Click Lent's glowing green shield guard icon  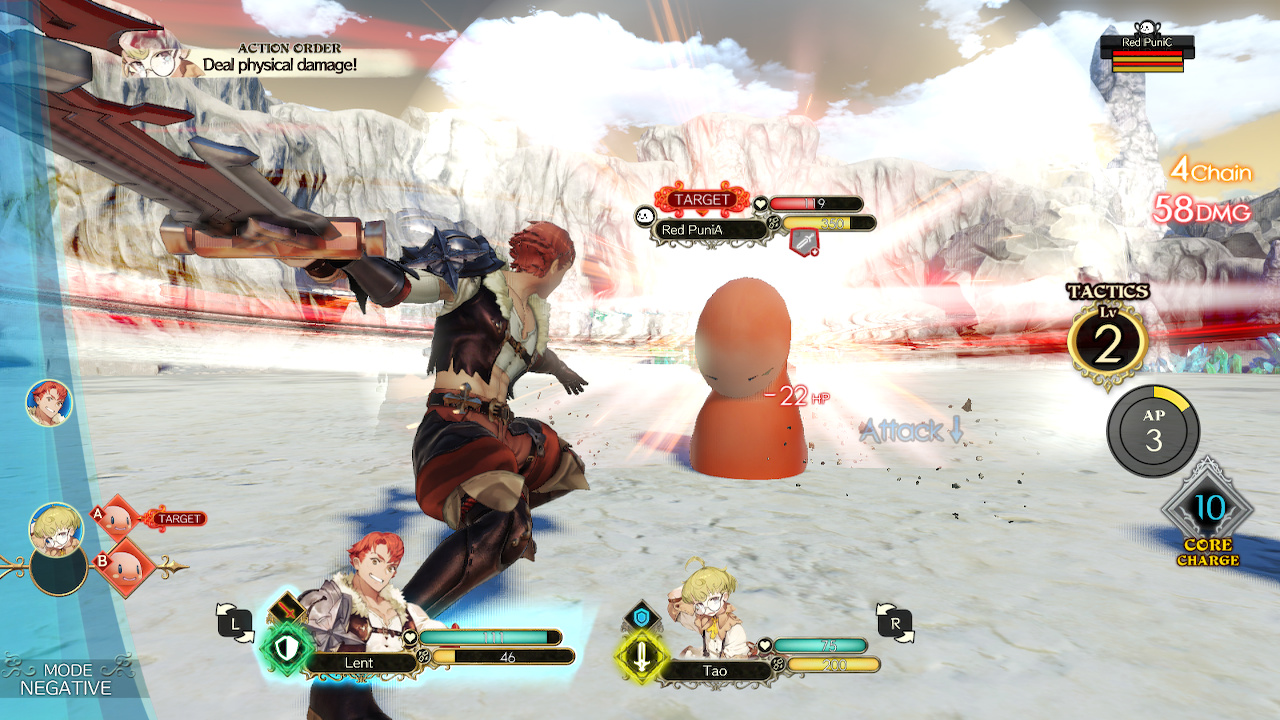pyautogui.click(x=286, y=650)
